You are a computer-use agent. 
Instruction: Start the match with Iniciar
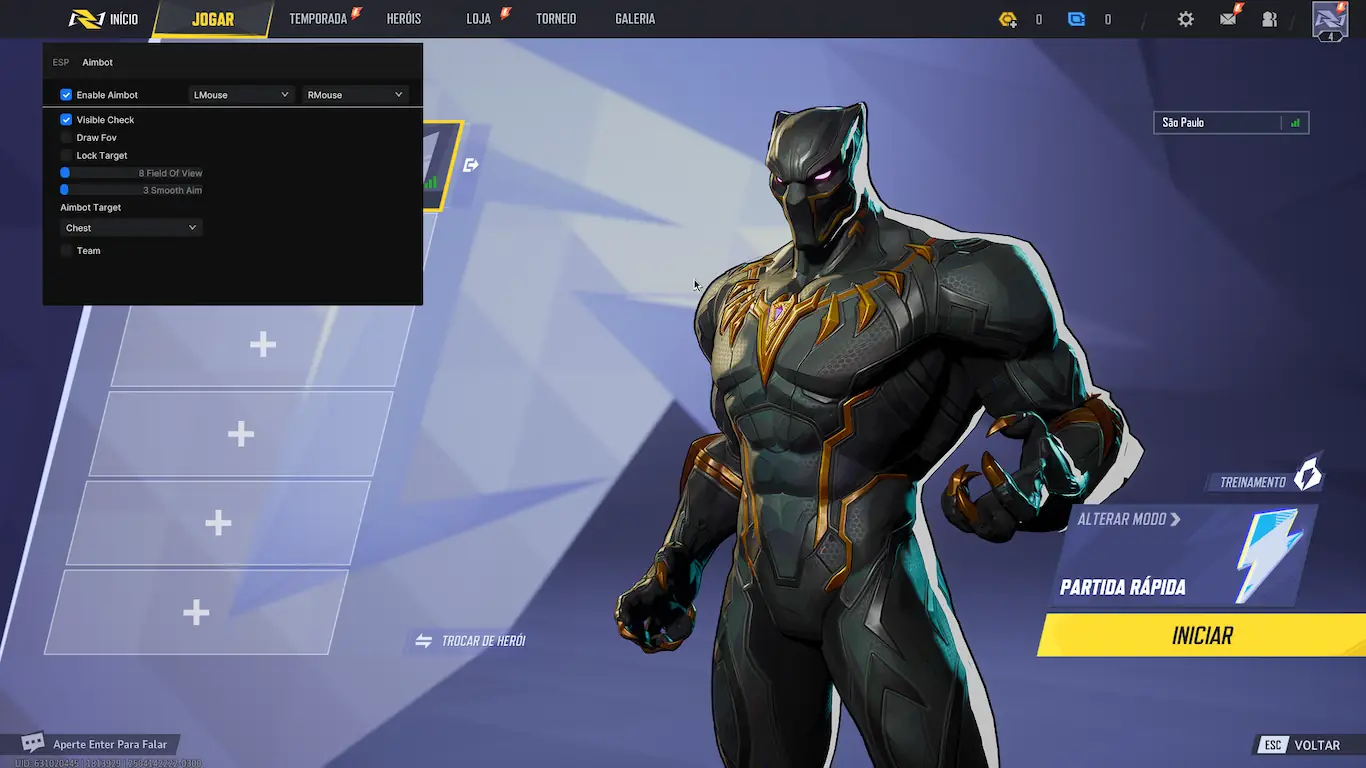1202,636
